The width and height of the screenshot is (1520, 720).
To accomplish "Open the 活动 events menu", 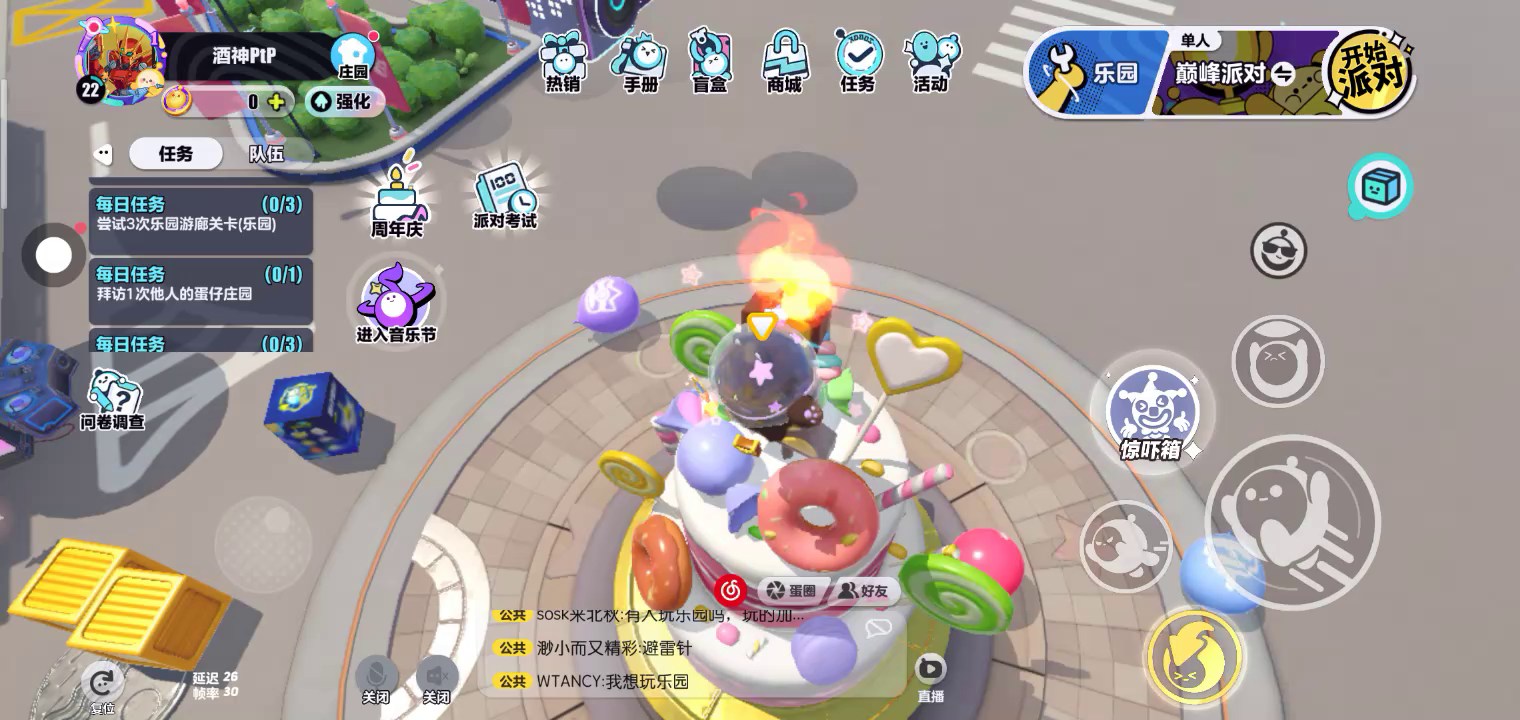I will pyautogui.click(x=931, y=62).
